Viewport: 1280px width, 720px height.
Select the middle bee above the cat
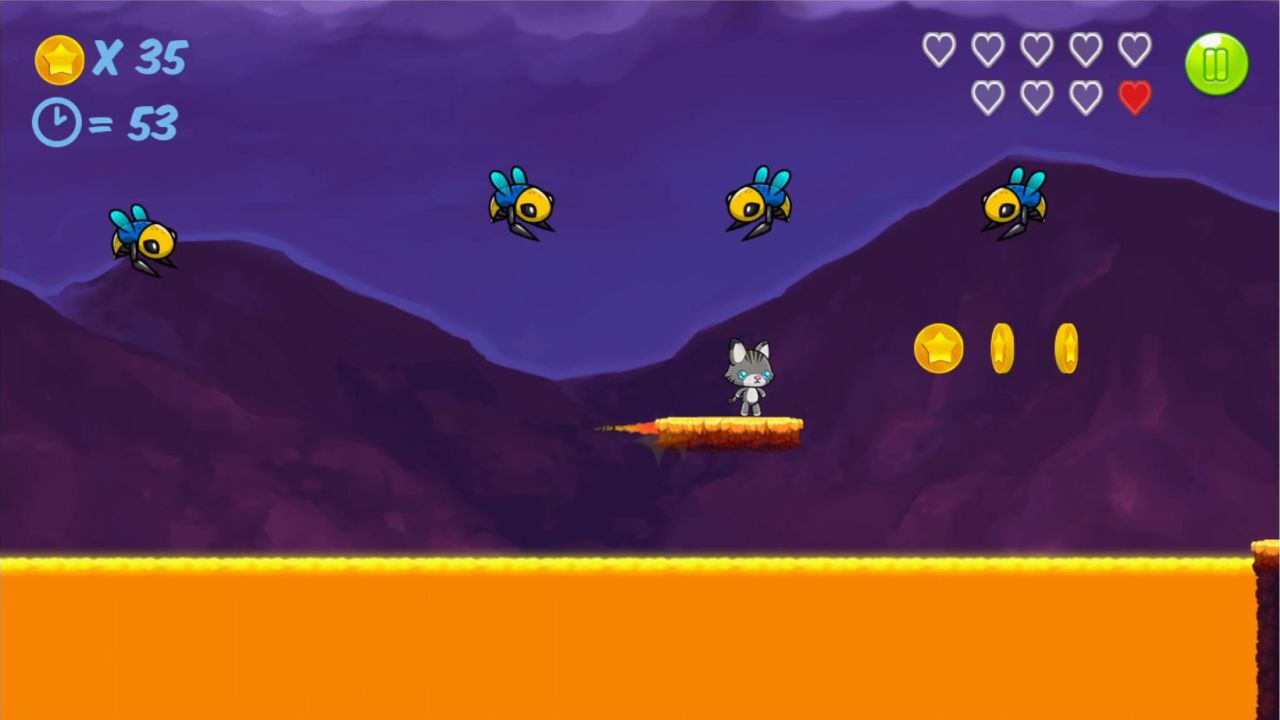click(757, 203)
